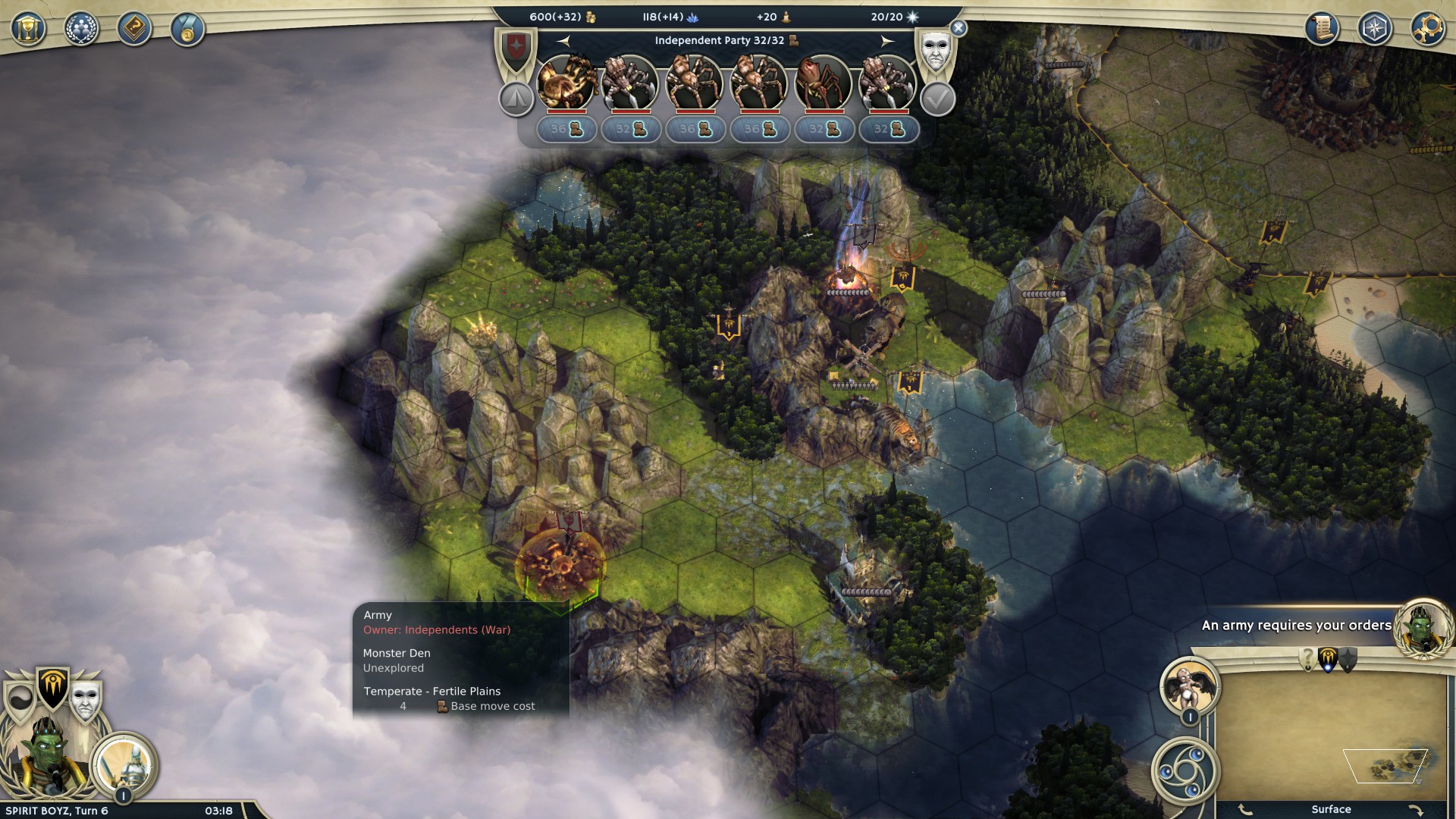Screen dimensions: 1456x819
Task: Select the first golden spider unit portrait
Action: click(566, 82)
